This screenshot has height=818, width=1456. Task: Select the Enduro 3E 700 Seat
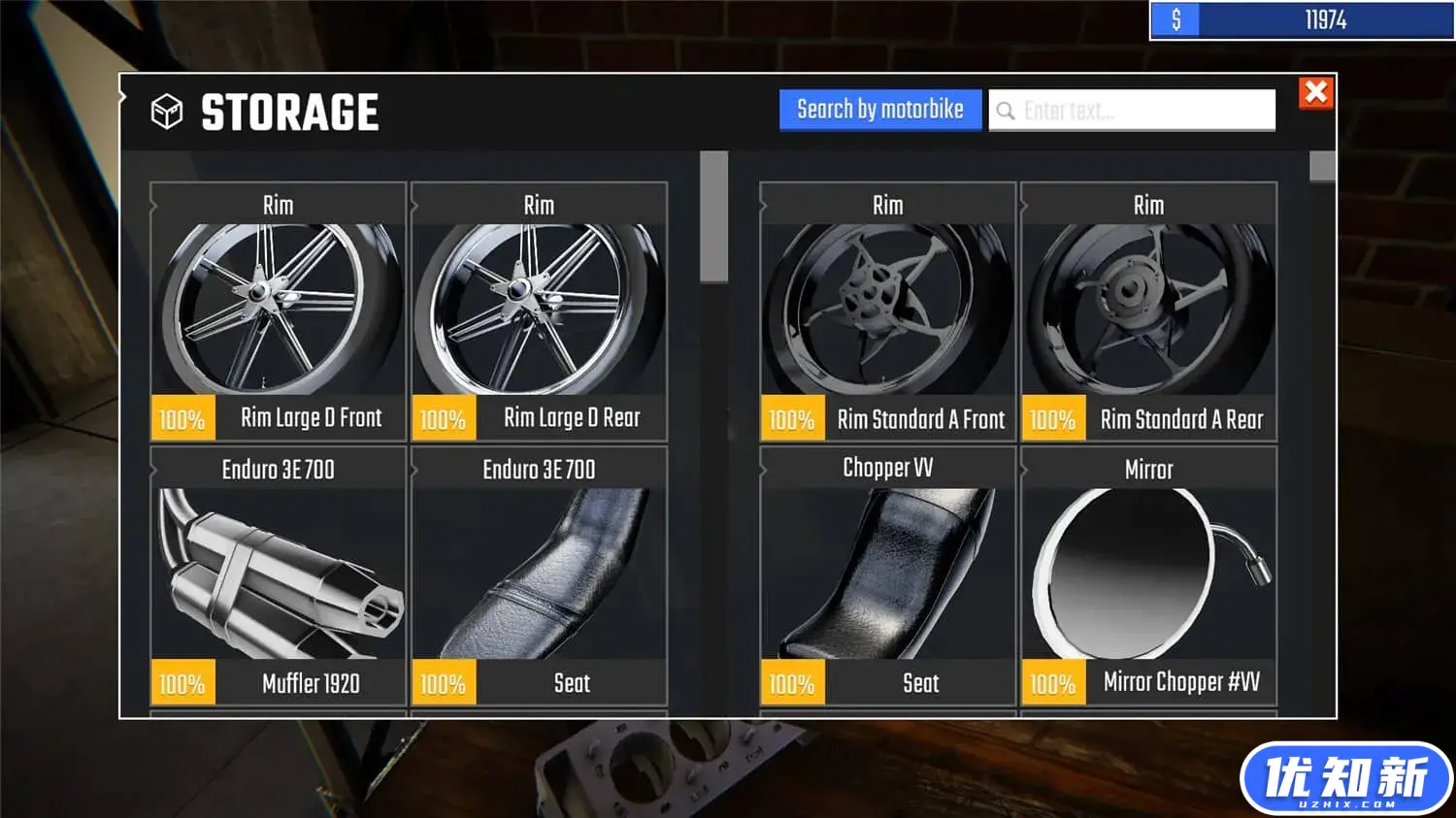tap(539, 574)
